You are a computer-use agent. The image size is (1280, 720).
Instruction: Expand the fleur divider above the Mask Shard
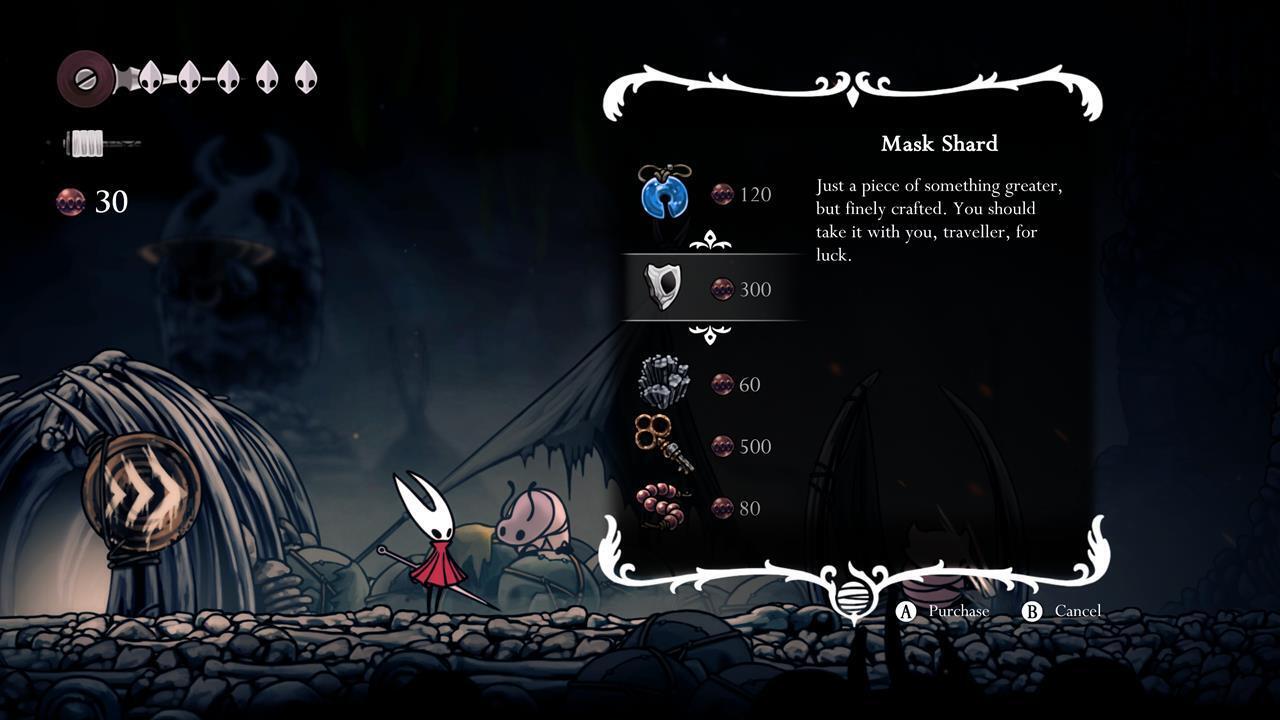click(712, 240)
